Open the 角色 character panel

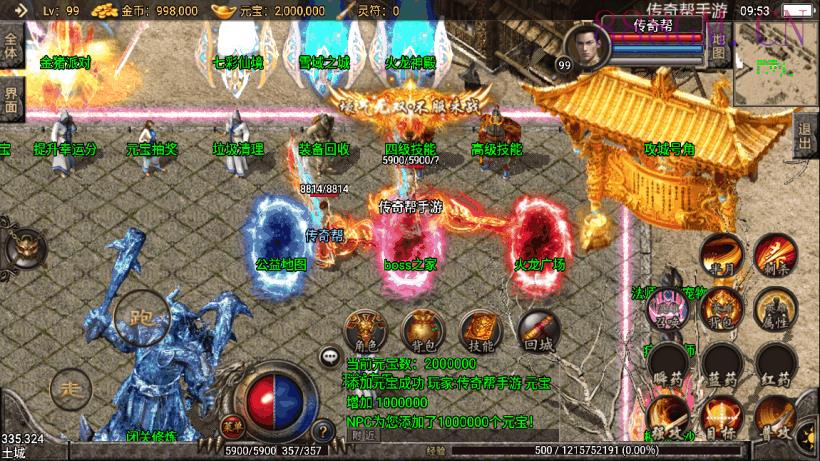pyautogui.click(x=365, y=330)
